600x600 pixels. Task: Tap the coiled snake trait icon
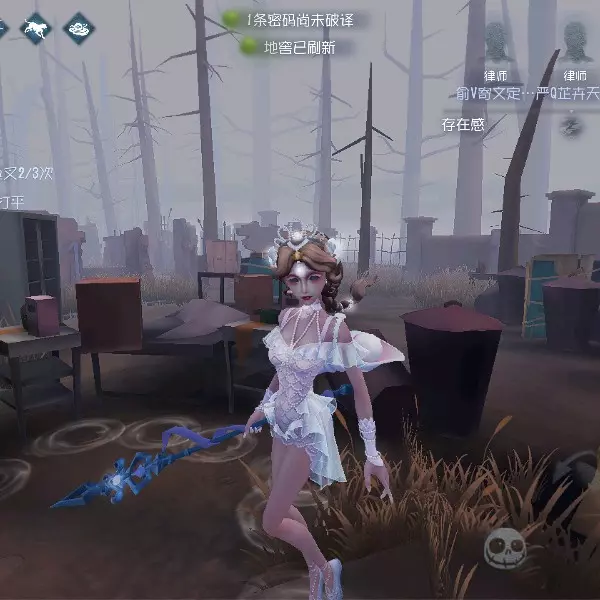tap(76, 28)
